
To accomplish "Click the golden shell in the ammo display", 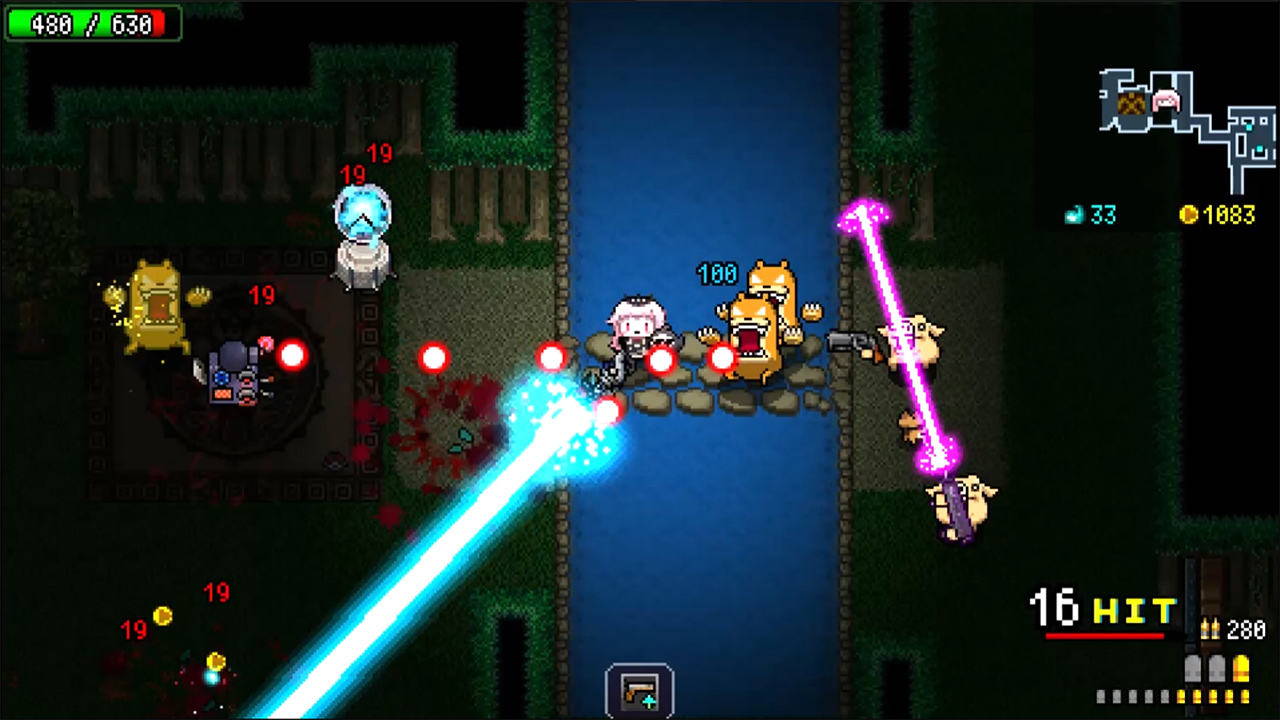I will click(1242, 669).
